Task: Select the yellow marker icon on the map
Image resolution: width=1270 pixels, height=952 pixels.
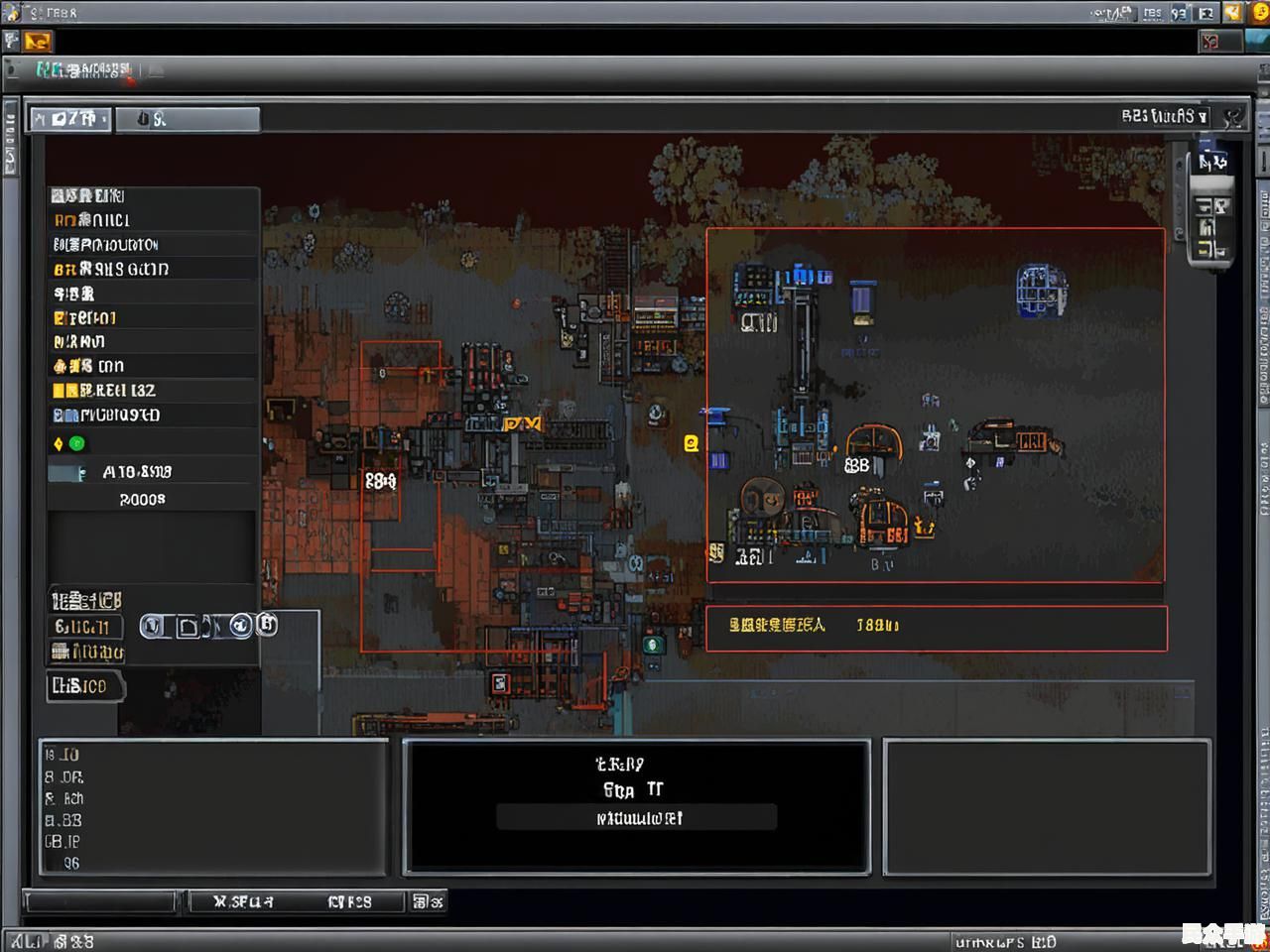Action: (692, 443)
